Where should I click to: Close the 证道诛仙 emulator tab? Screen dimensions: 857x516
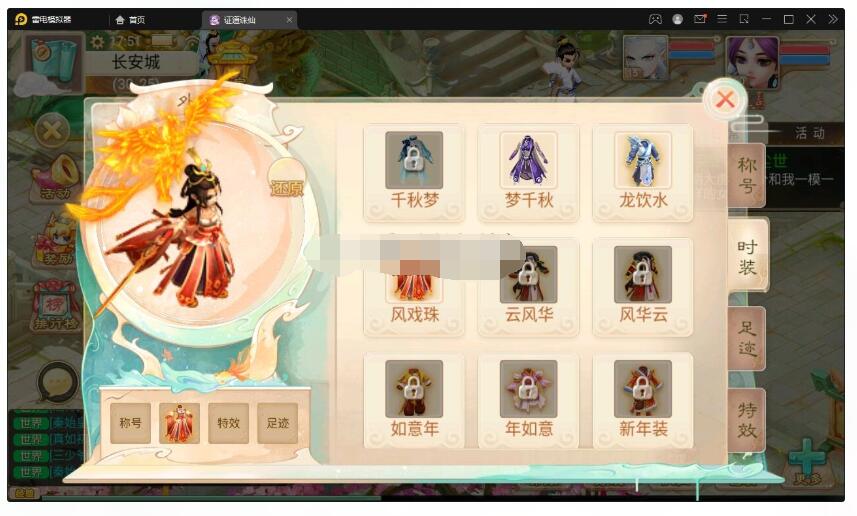[289, 20]
